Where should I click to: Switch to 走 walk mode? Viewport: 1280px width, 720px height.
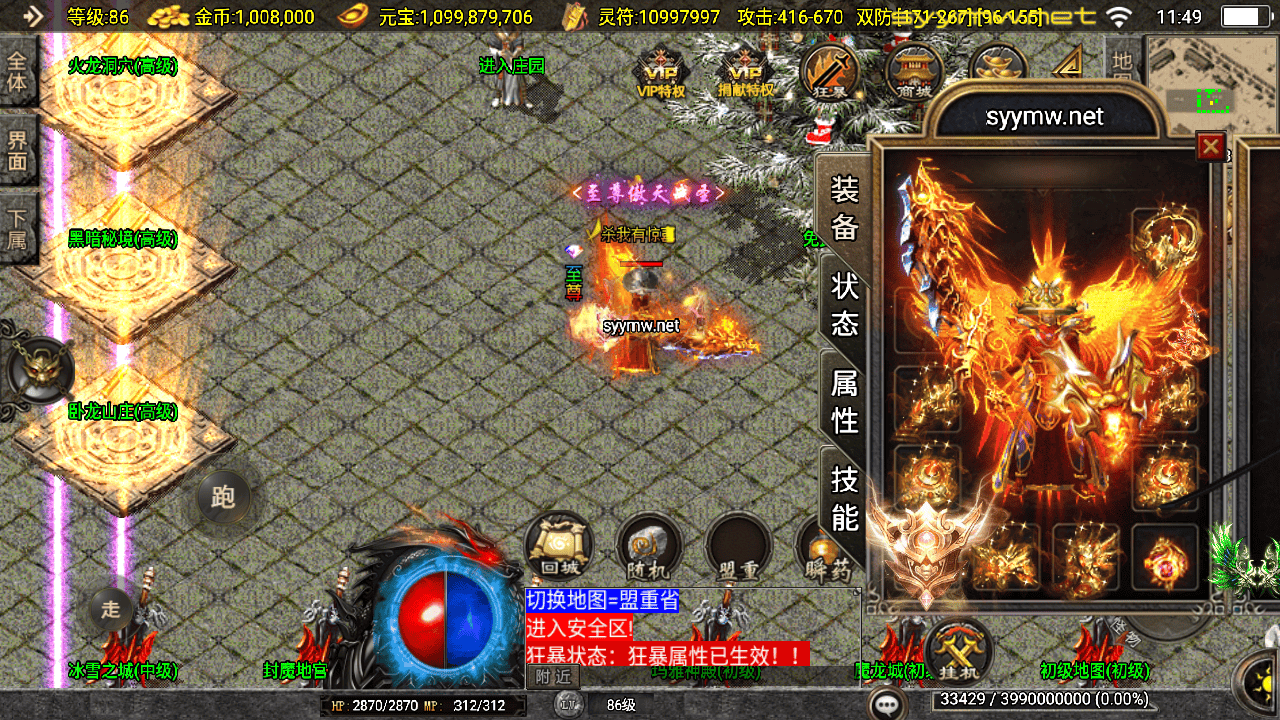coord(111,608)
